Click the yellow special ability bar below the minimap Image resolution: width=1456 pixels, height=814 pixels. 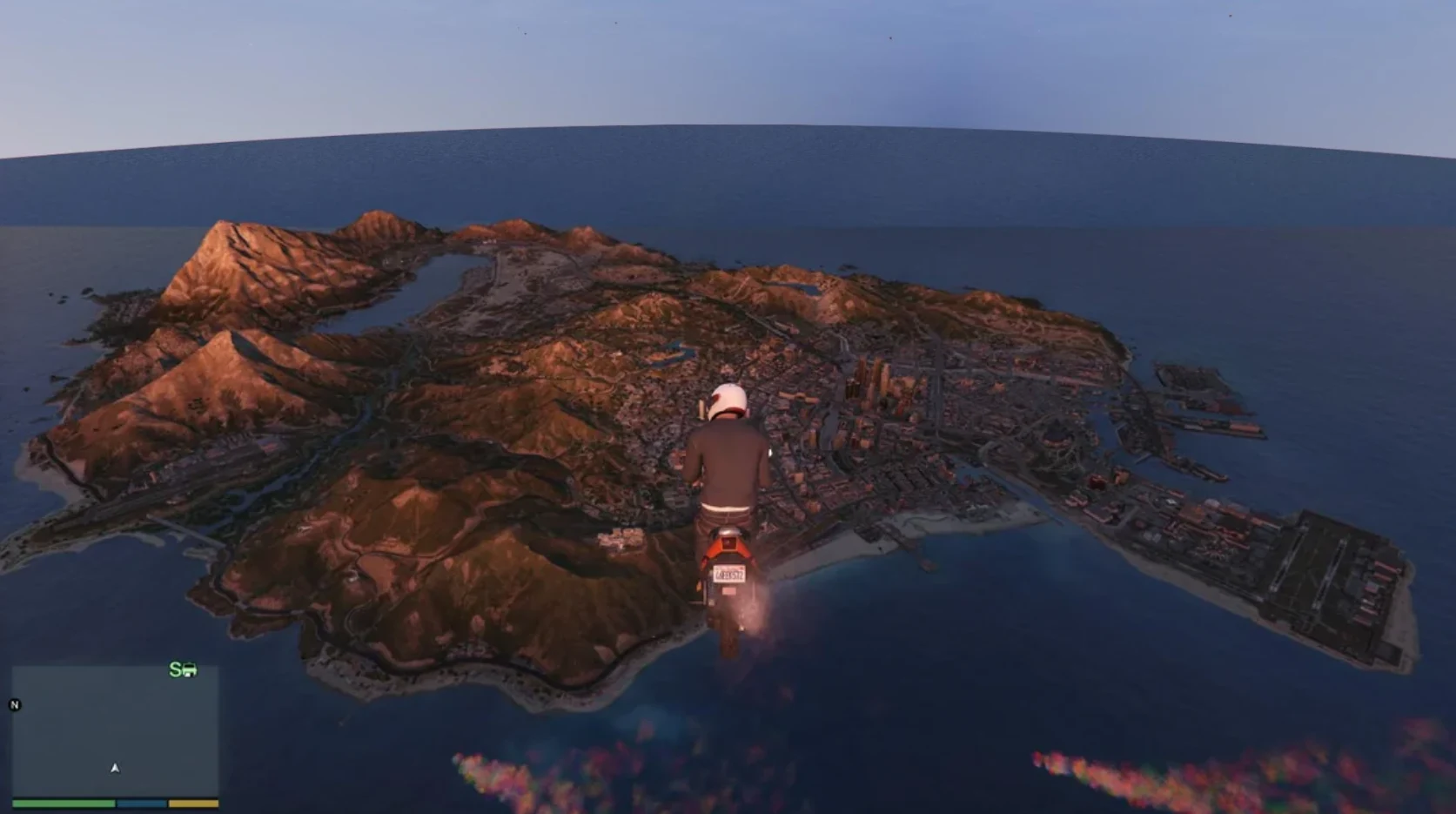point(193,804)
